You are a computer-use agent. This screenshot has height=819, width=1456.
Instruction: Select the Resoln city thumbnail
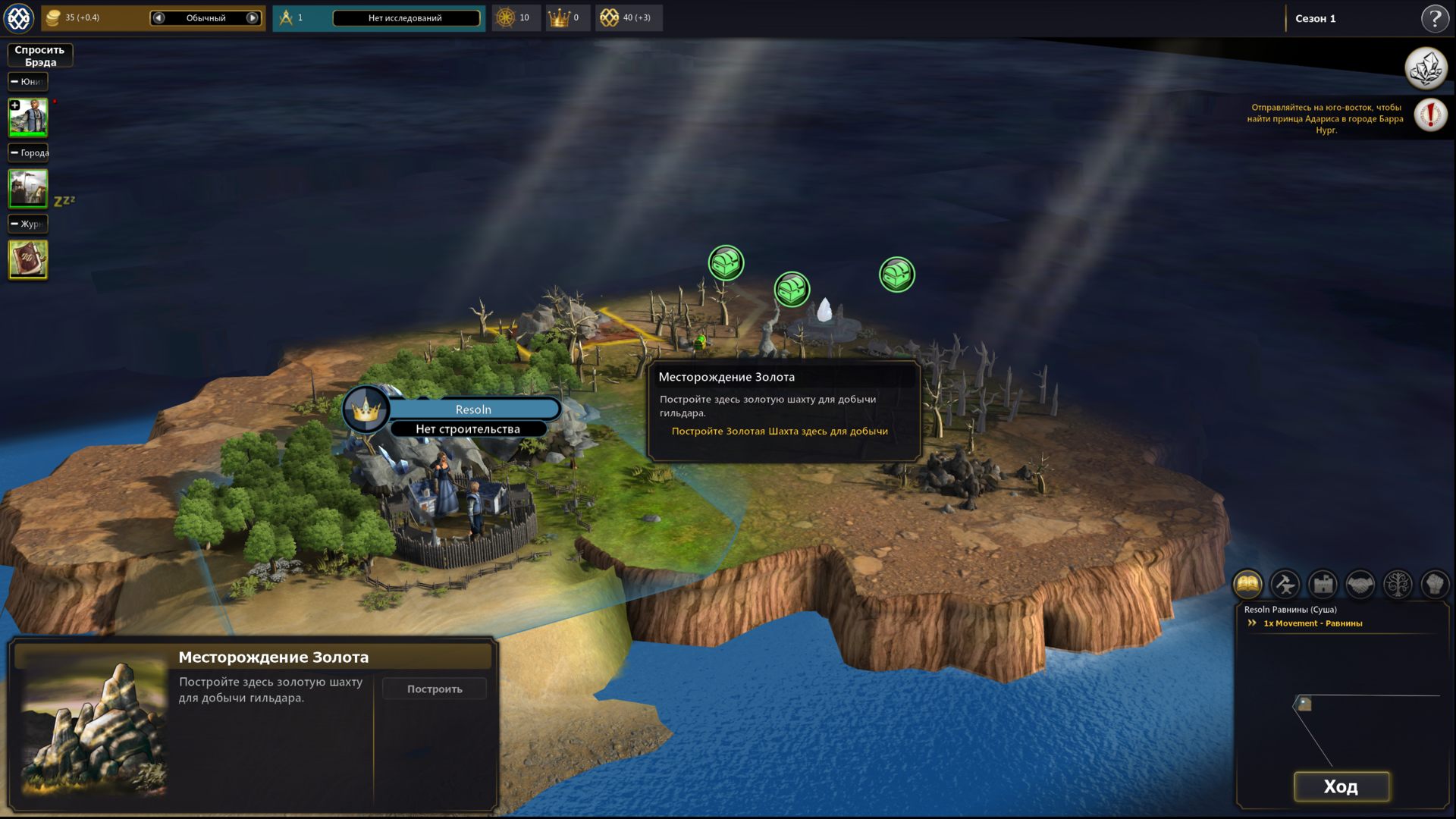click(28, 188)
